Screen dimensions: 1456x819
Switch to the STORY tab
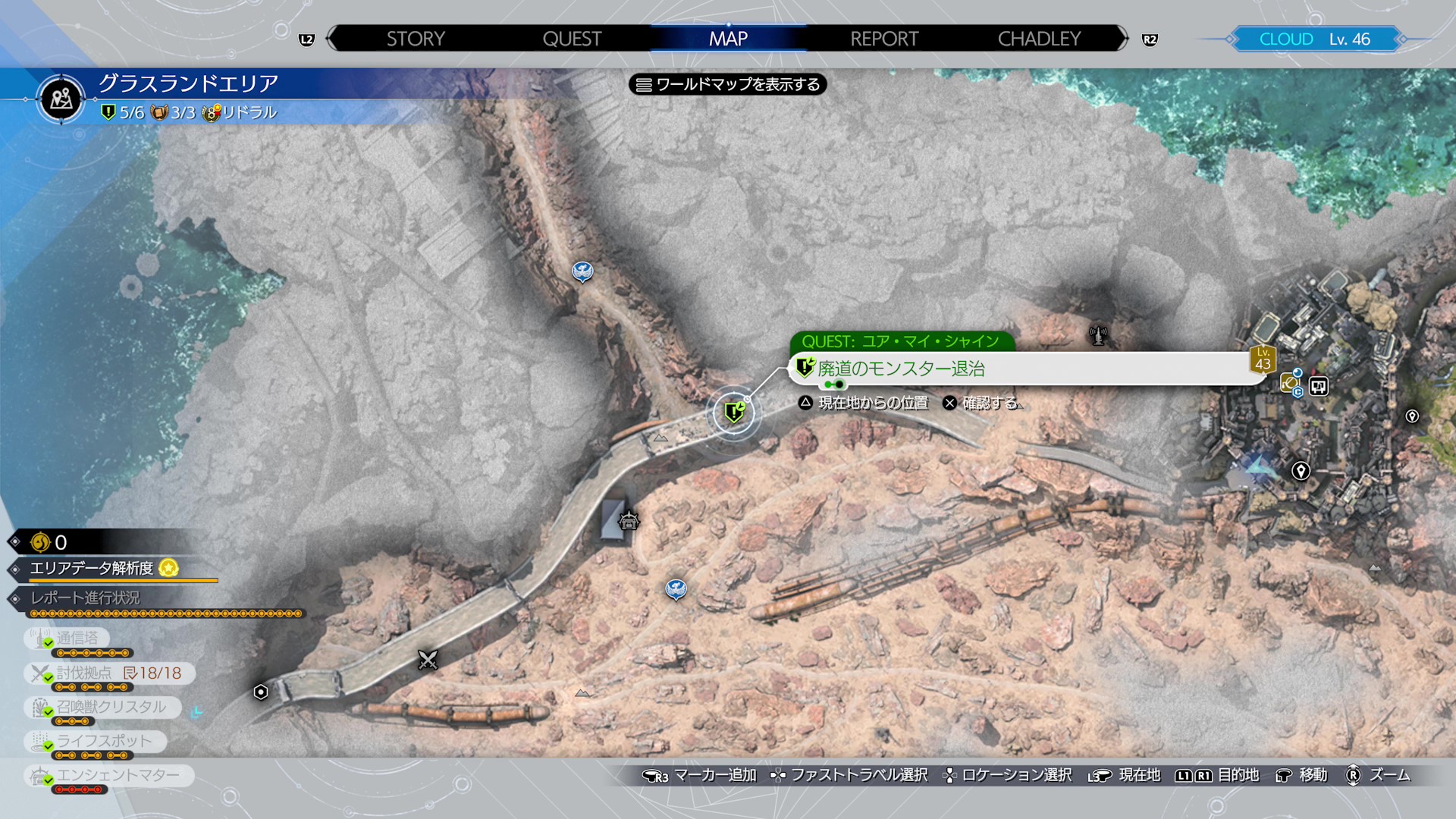pos(416,39)
